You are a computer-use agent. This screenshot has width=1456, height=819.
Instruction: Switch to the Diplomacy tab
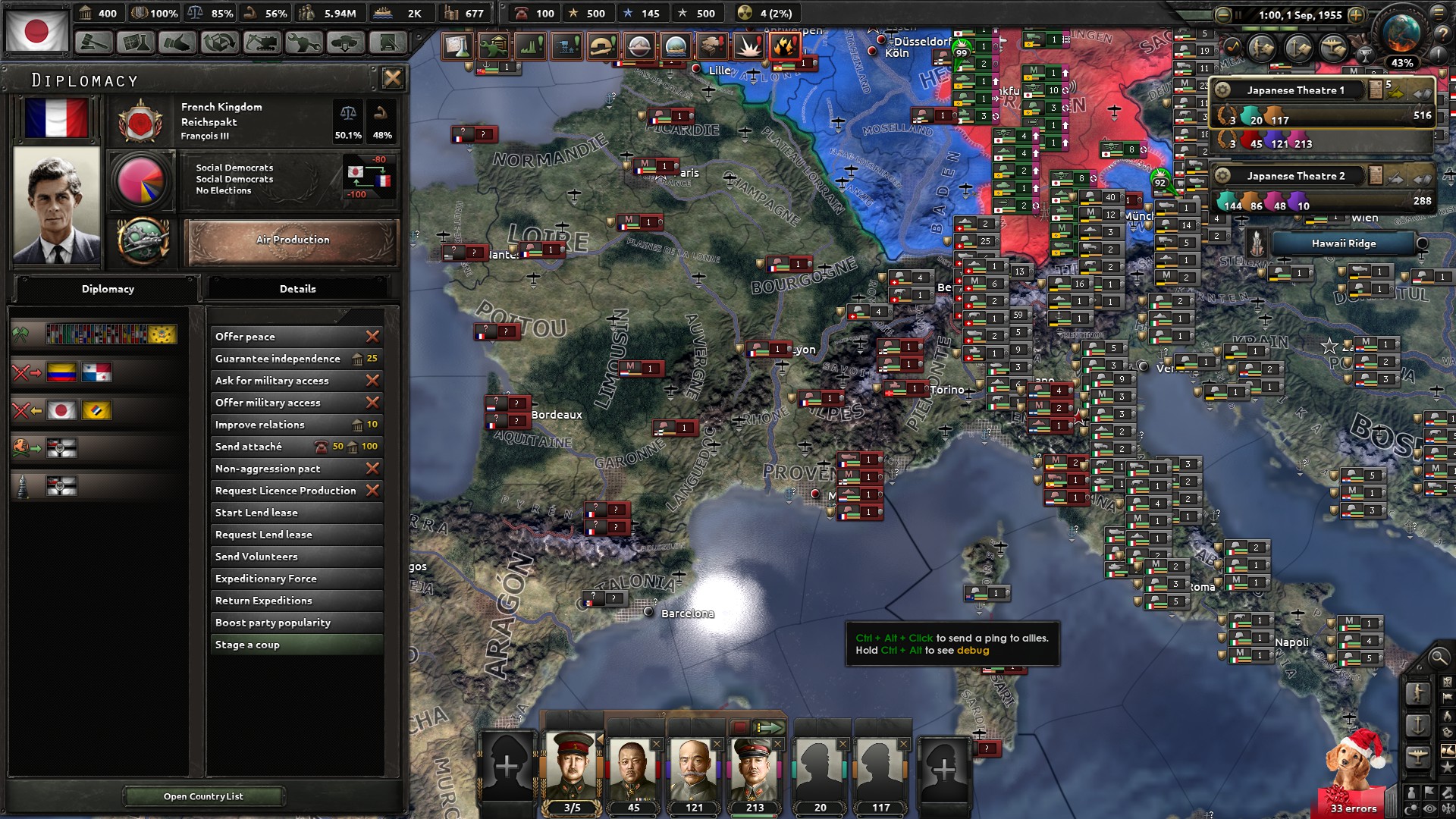tap(108, 289)
